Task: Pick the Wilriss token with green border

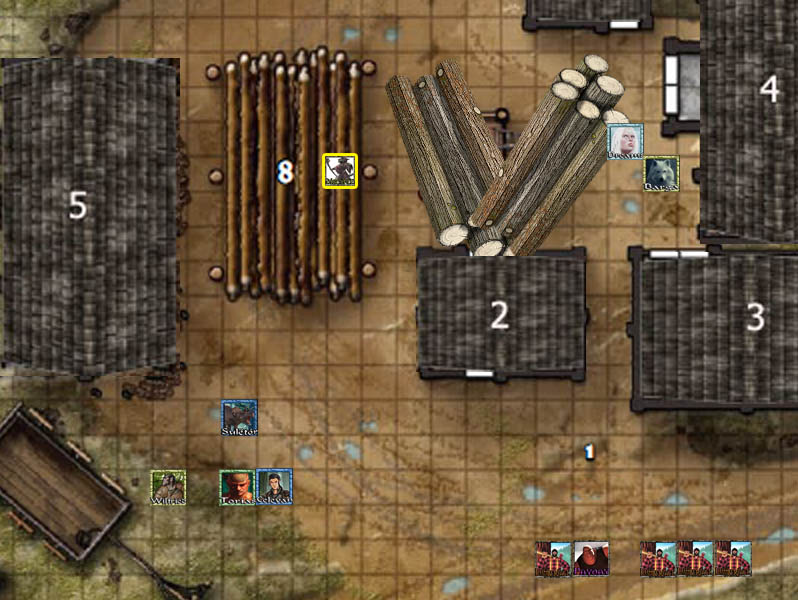Action: point(168,488)
